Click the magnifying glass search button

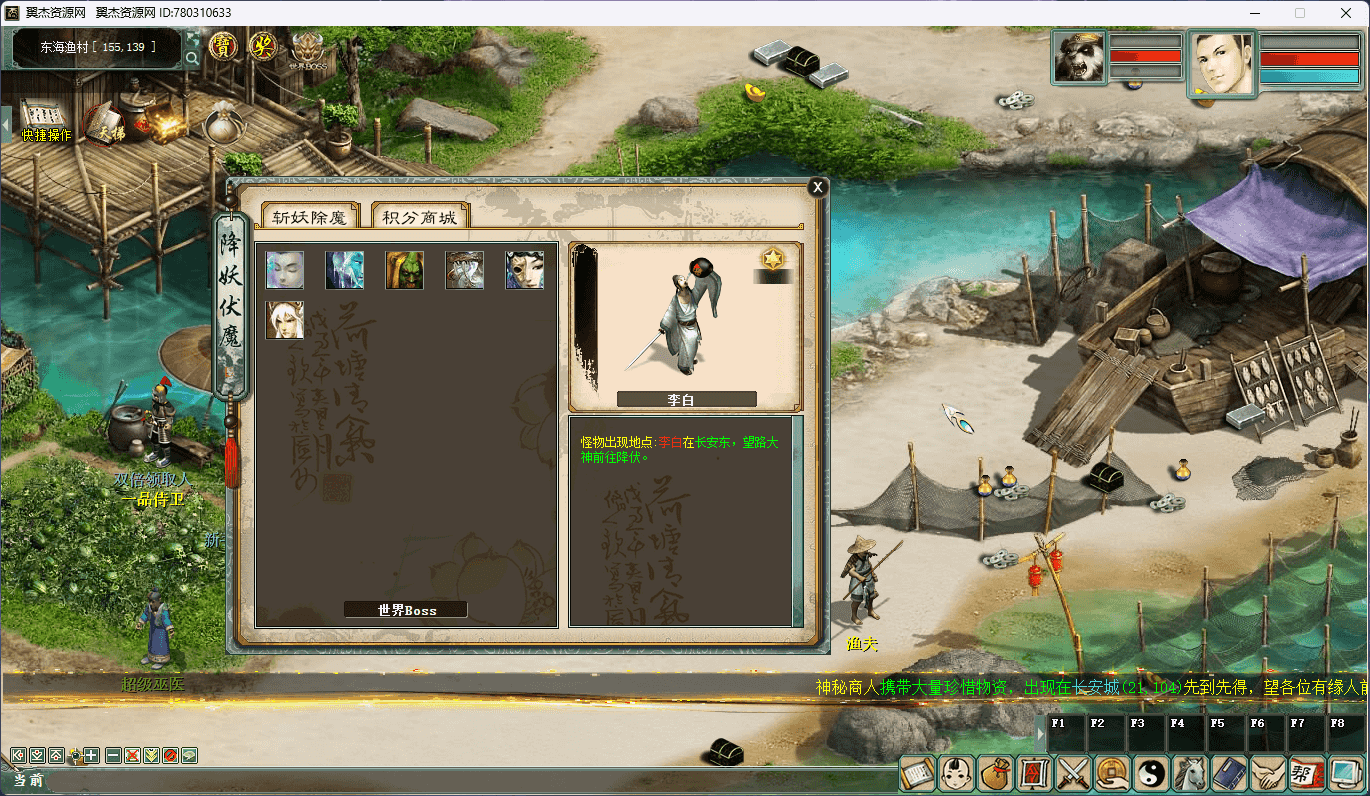point(192,58)
